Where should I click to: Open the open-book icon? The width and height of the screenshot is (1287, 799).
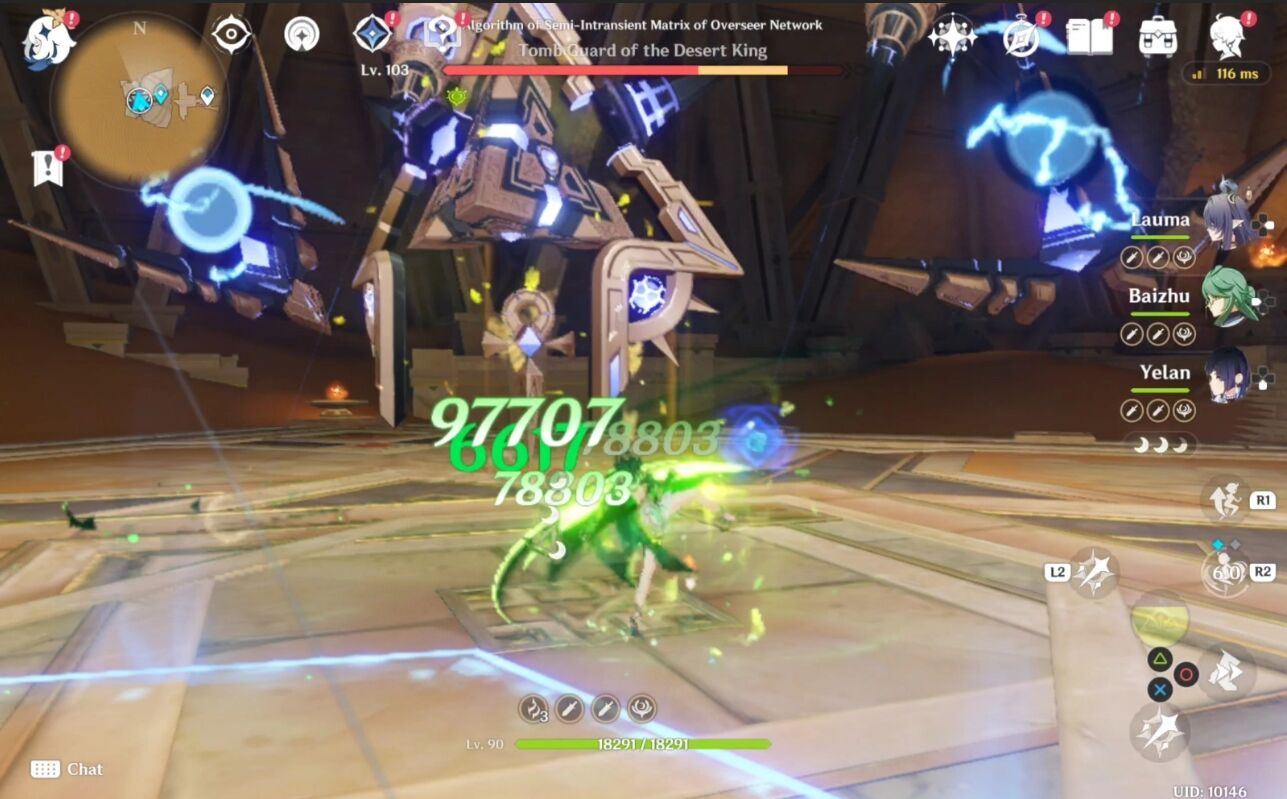click(x=1089, y=37)
